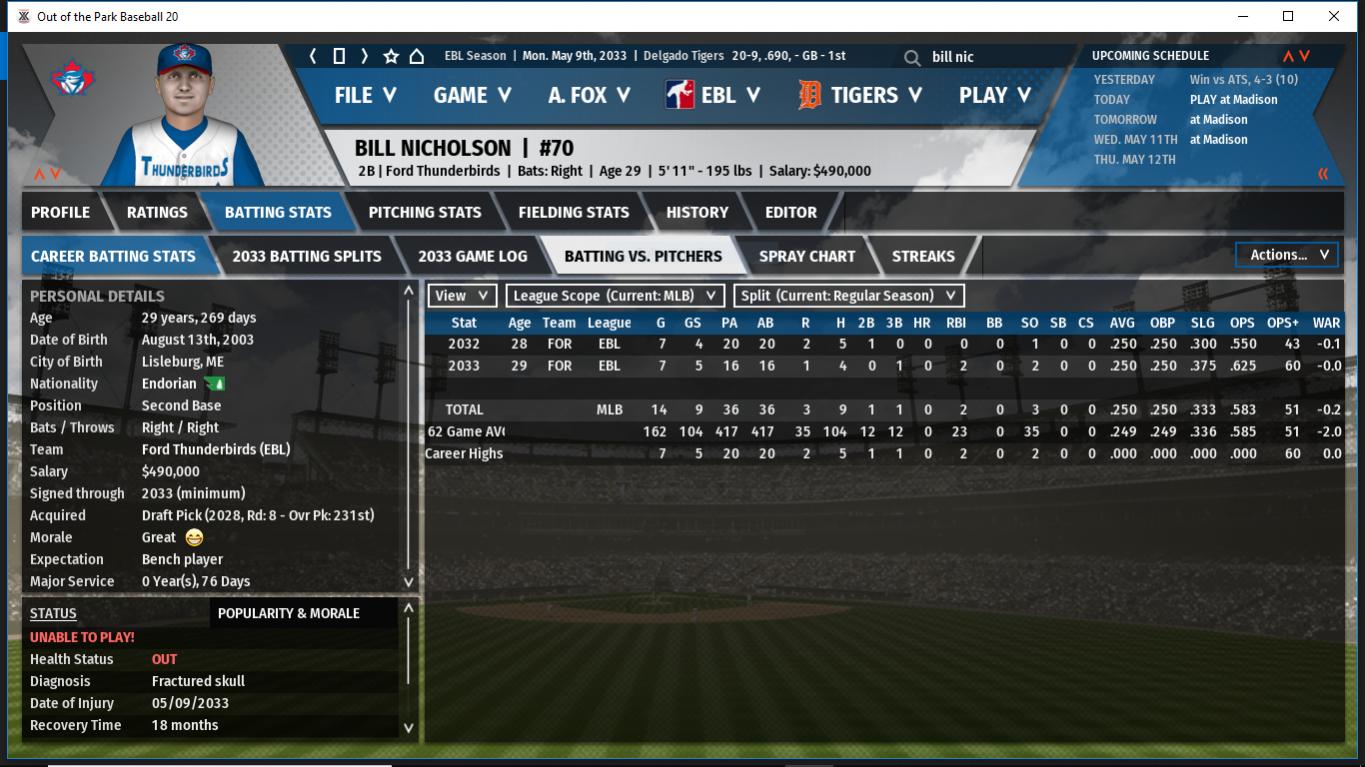
Task: Expand the Actions dropdown
Action: pyautogui.click(x=1287, y=255)
